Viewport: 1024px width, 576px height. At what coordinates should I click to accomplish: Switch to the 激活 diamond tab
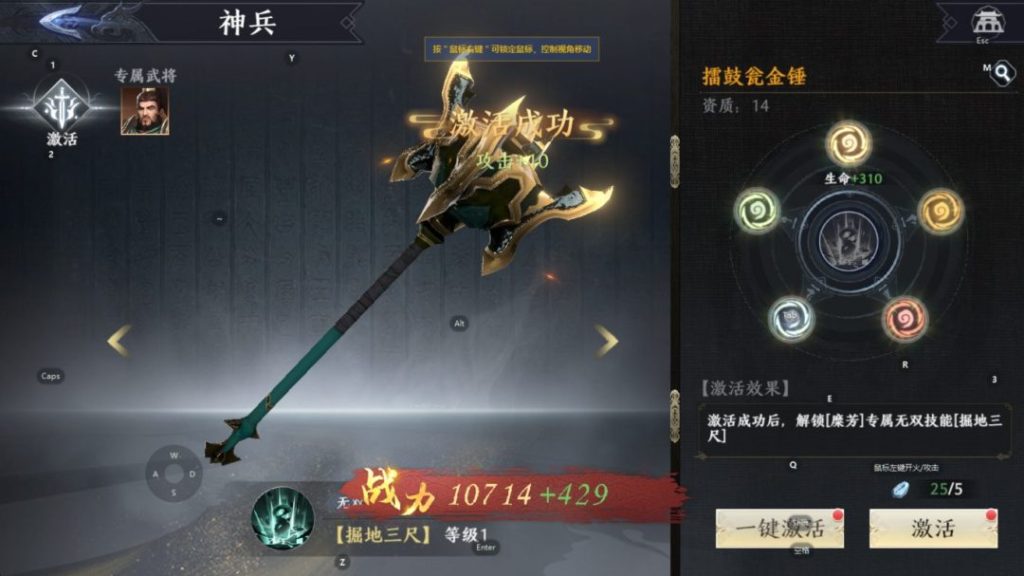(61, 108)
